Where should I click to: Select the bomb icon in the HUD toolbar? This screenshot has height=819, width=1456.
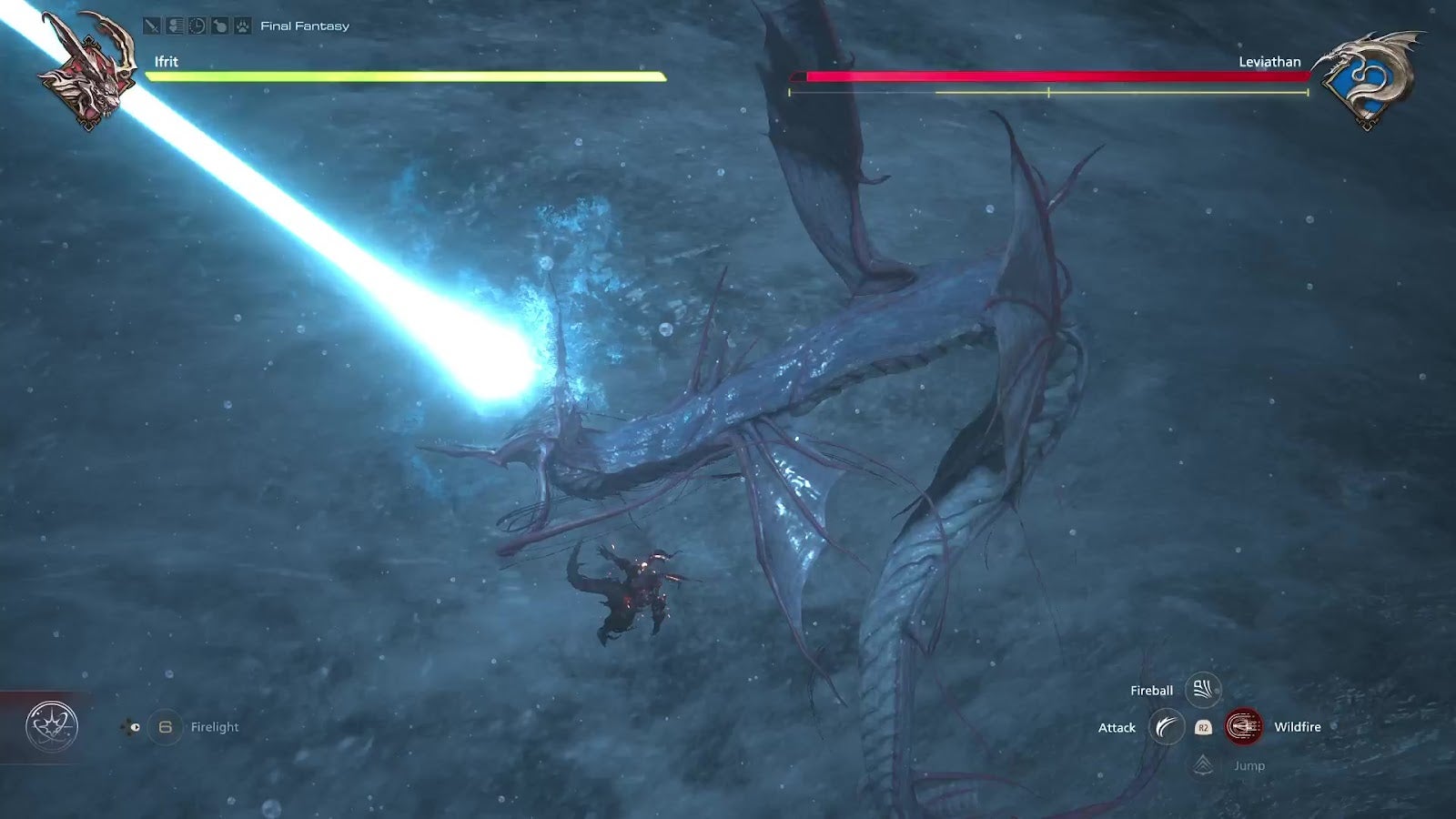(219, 25)
